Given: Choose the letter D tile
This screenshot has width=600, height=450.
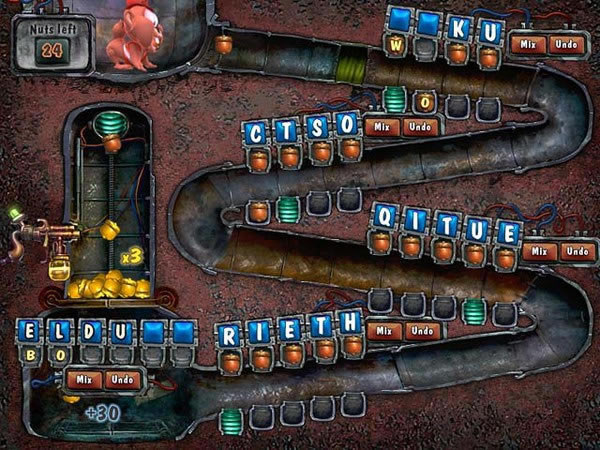Looking at the screenshot, I should (91, 331).
